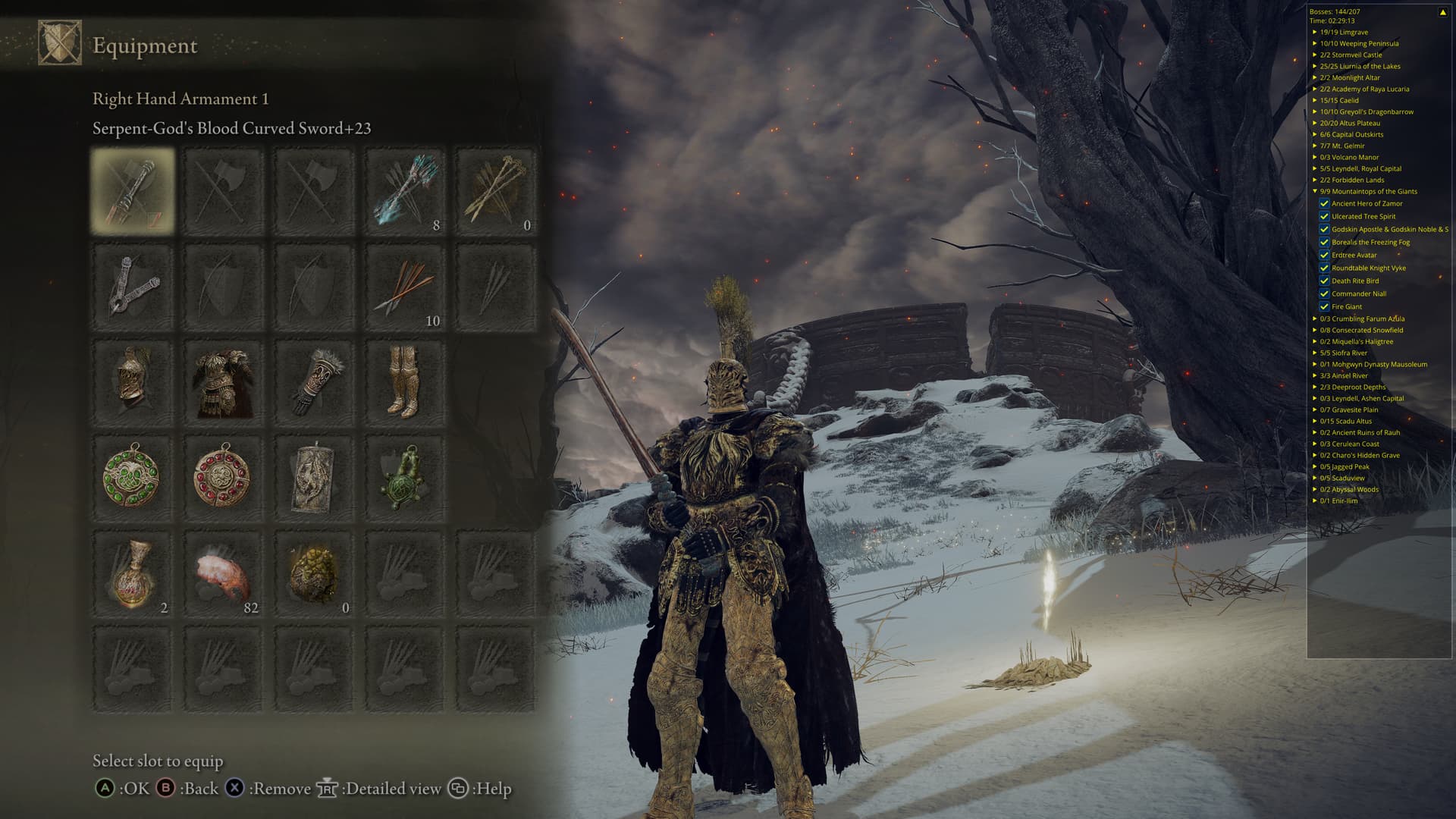The width and height of the screenshot is (1456, 819).
Task: Select the engraved stone tablet talisman
Action: point(313,477)
